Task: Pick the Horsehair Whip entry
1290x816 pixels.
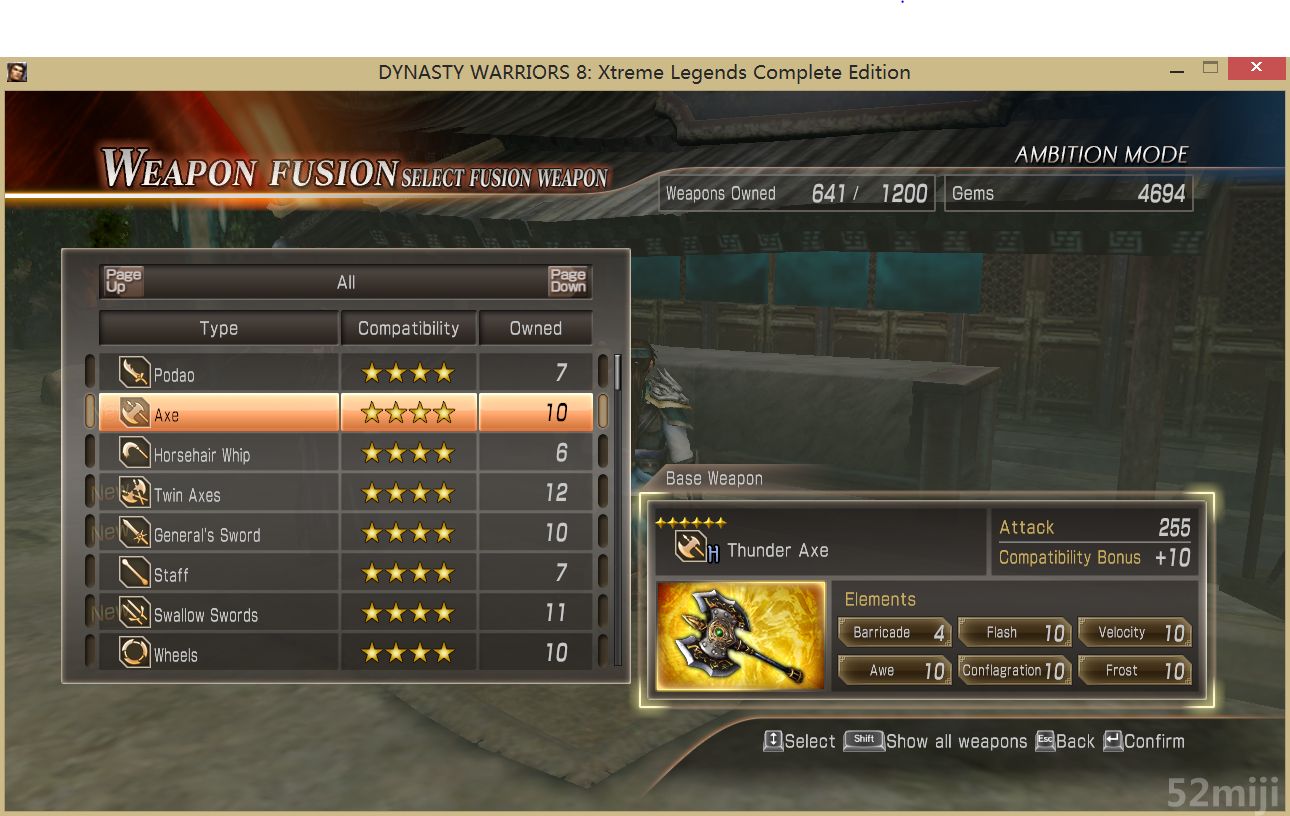Action: 218,454
